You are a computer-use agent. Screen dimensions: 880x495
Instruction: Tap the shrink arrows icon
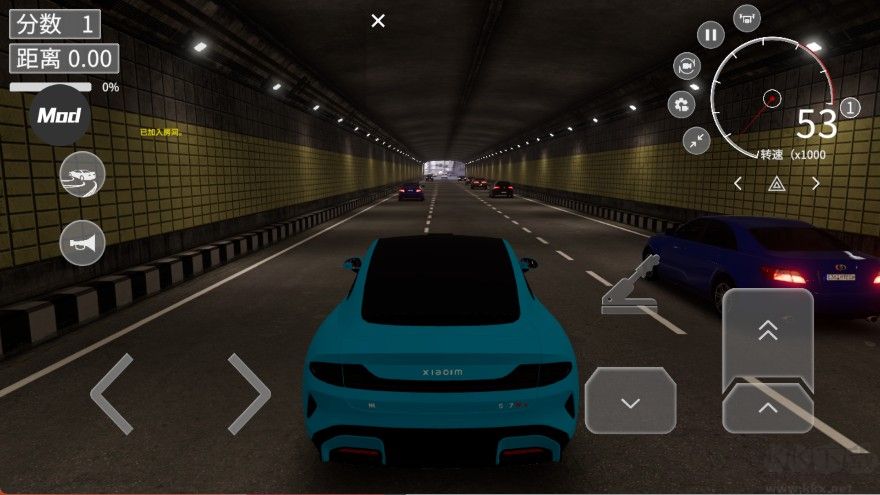point(696,140)
